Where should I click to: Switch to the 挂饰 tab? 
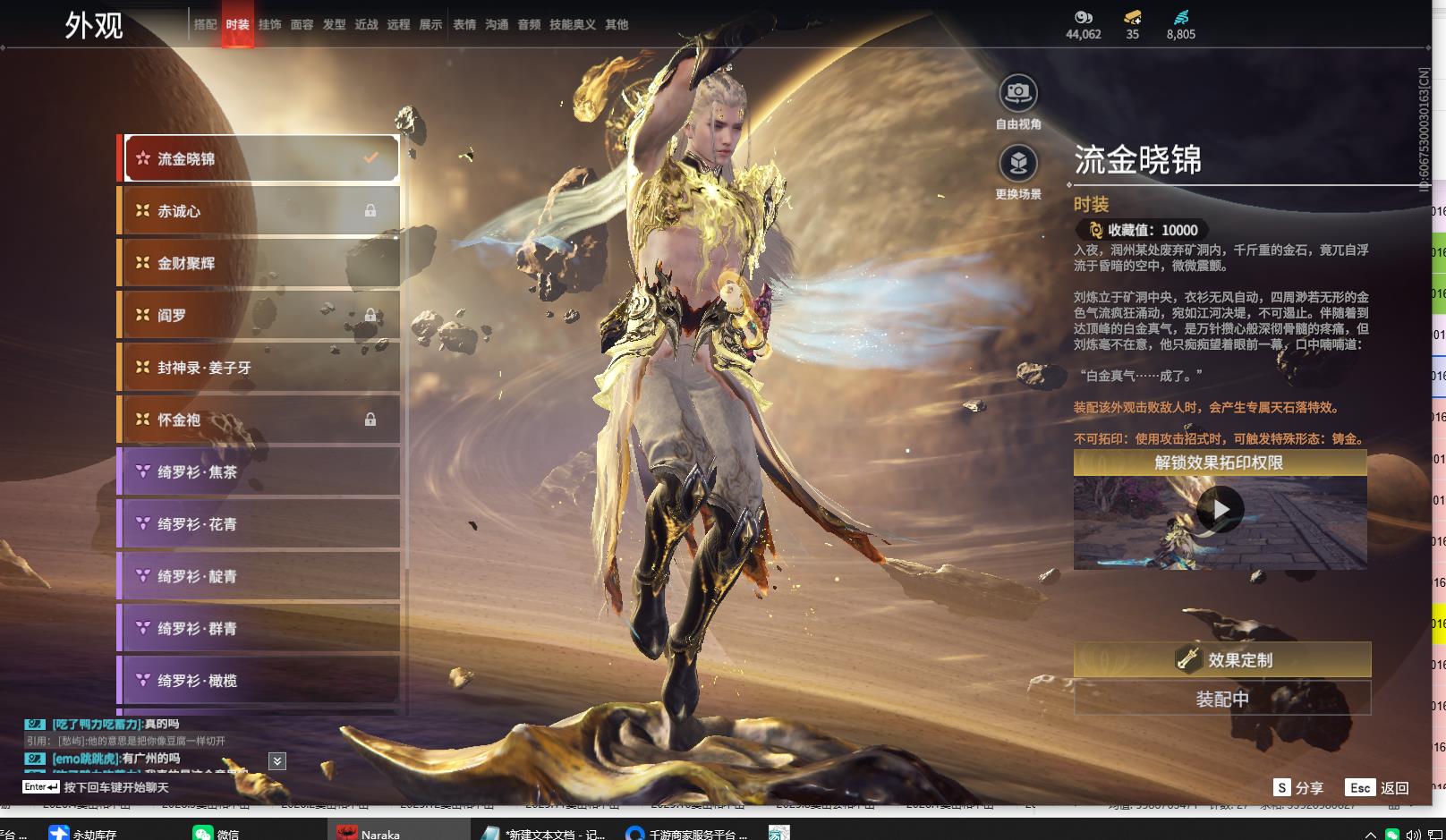269,25
